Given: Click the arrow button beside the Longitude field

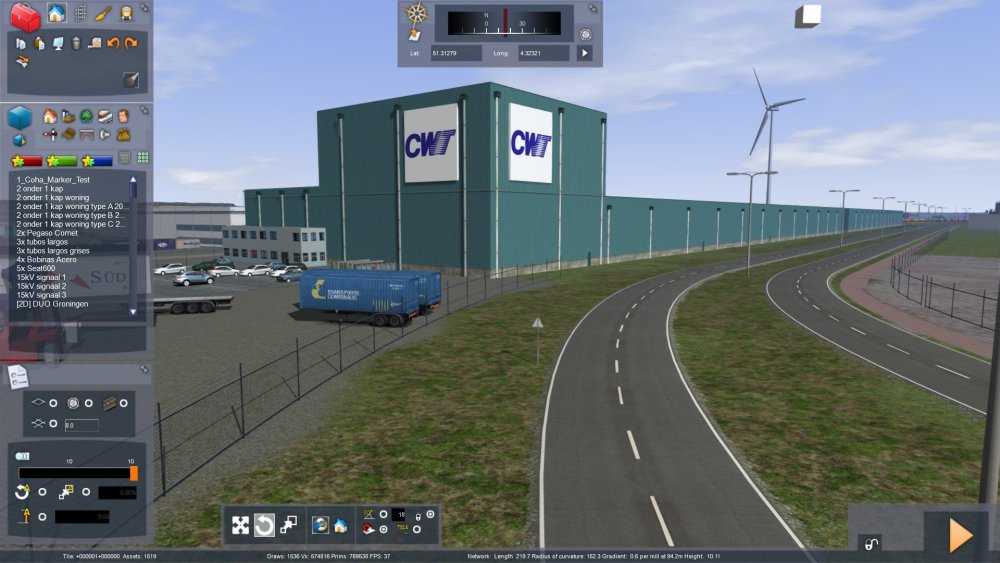Looking at the screenshot, I should point(585,52).
